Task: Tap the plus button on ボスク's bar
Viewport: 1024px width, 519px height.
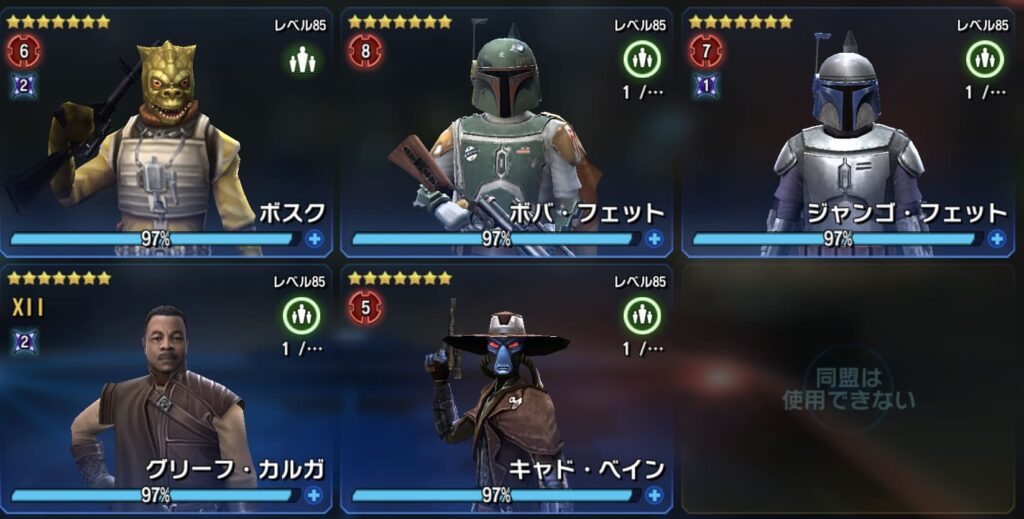Action: pyautogui.click(x=315, y=239)
